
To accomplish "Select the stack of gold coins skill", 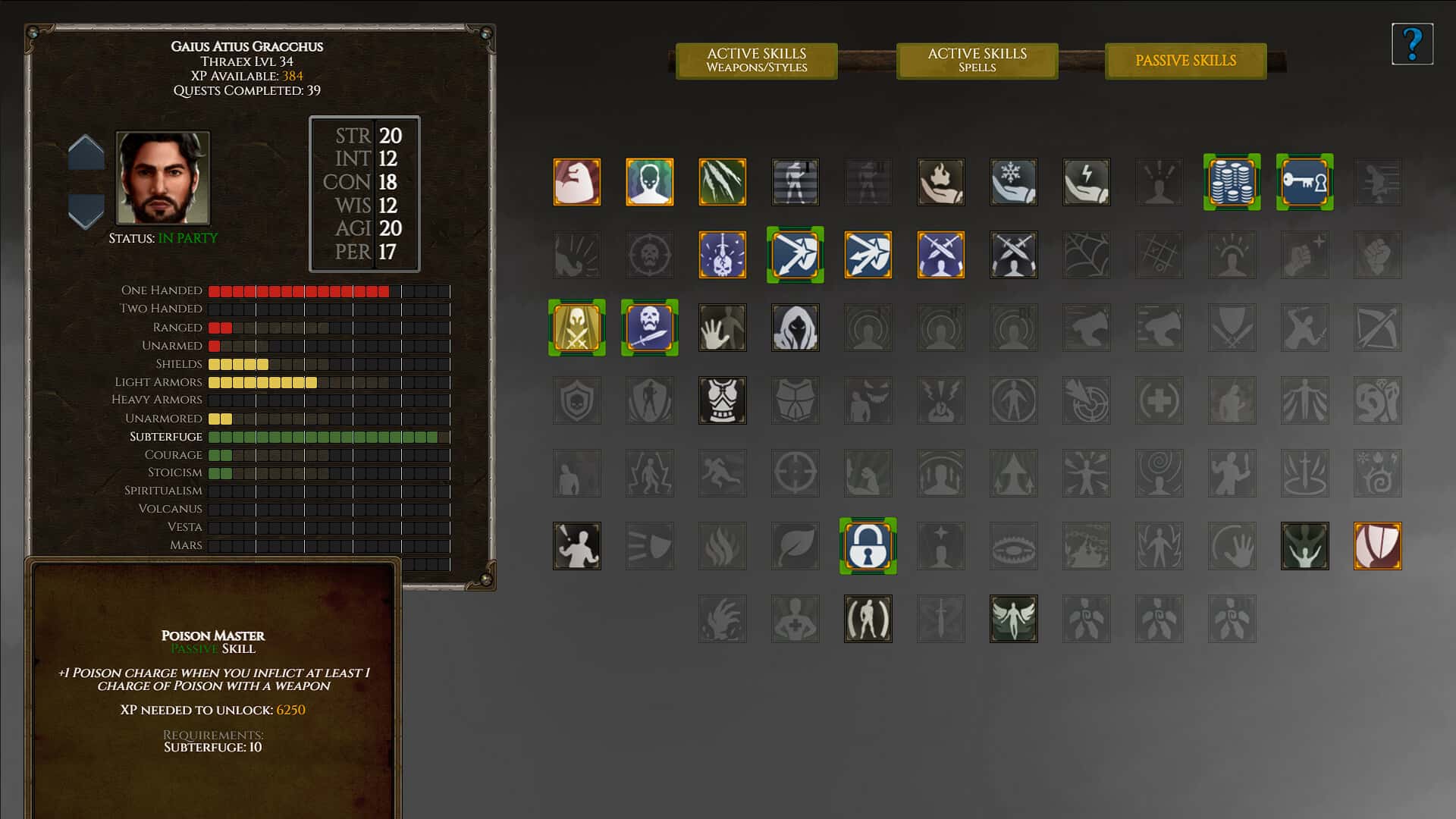I will pyautogui.click(x=1232, y=182).
